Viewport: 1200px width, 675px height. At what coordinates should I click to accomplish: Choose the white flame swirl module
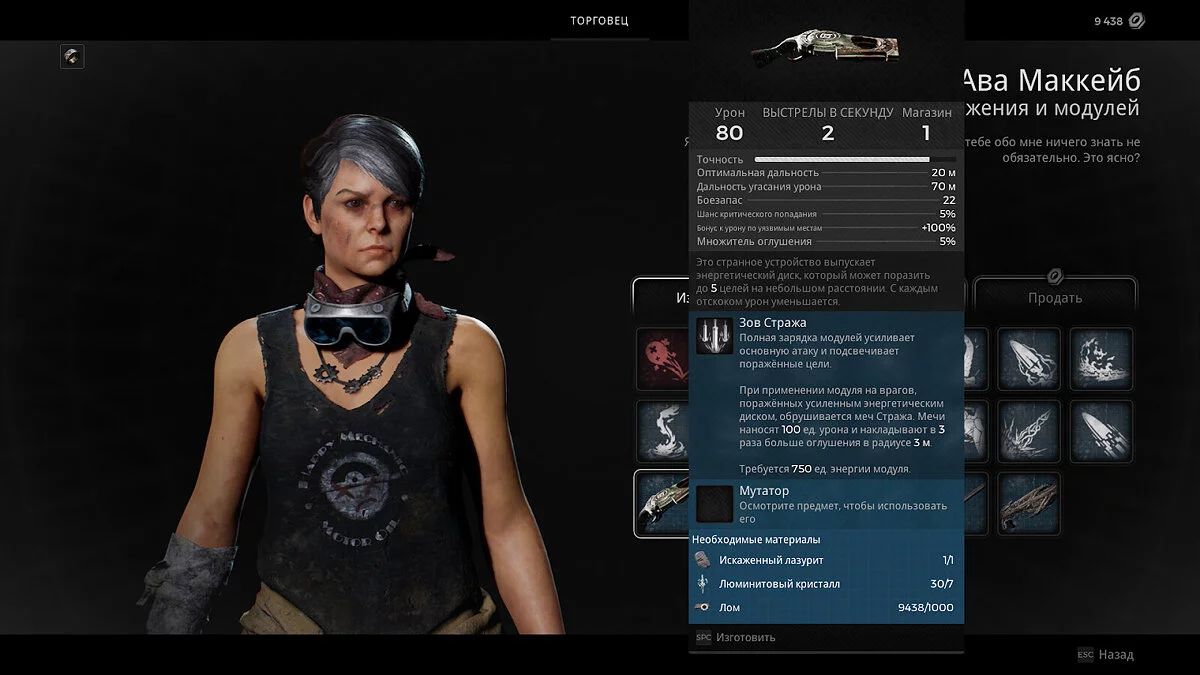coord(661,431)
